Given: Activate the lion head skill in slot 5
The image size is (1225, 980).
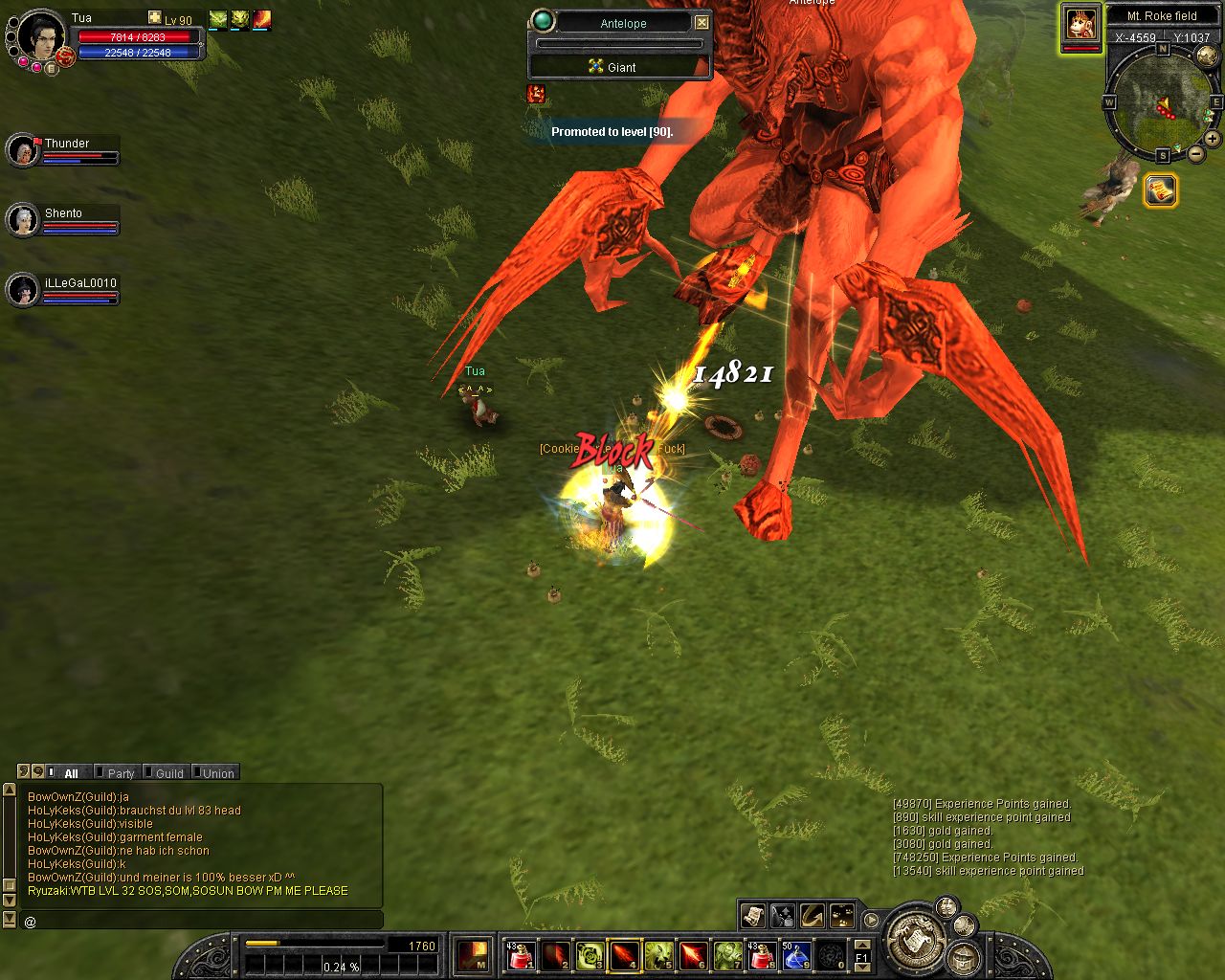Looking at the screenshot, I should [658, 955].
